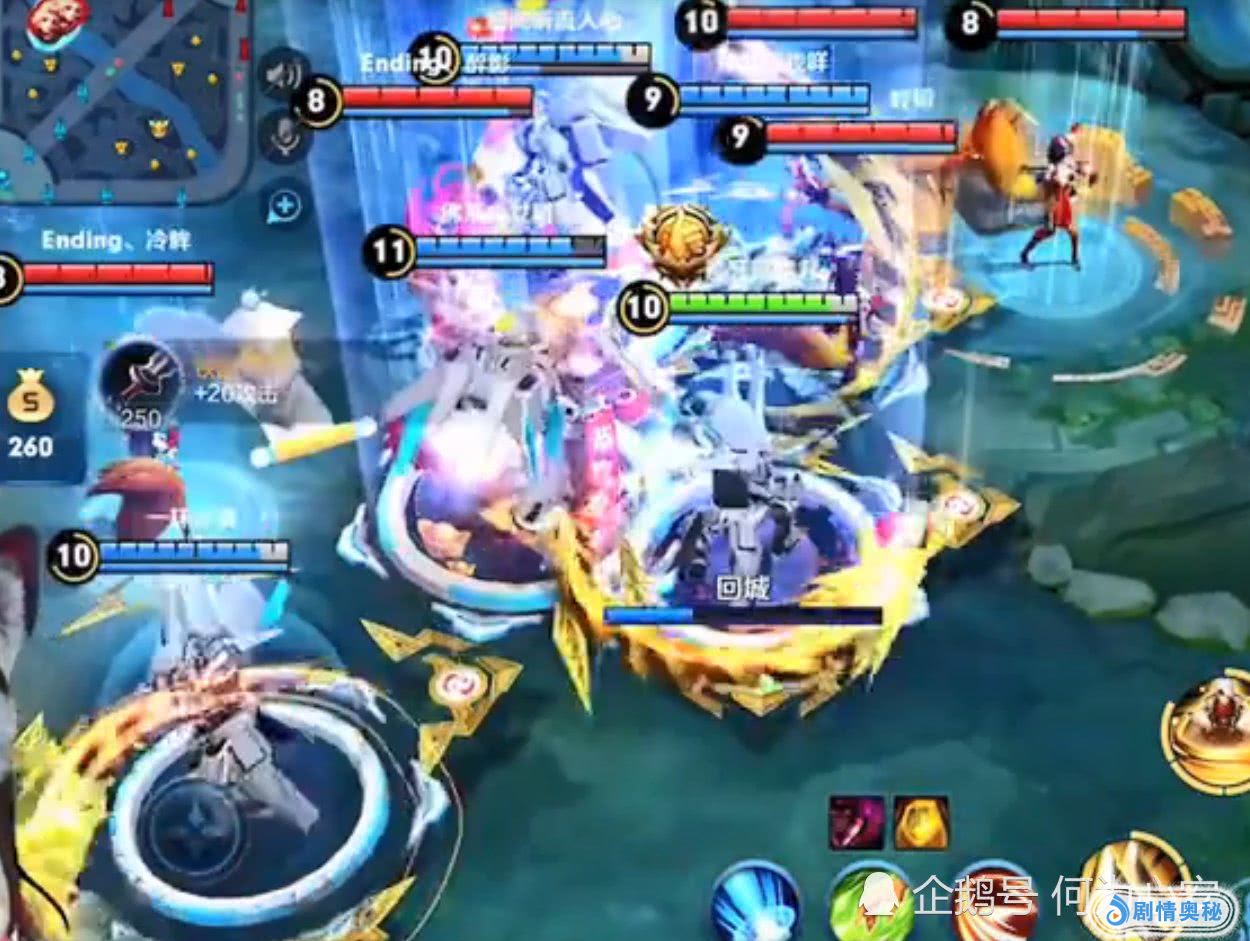Toggle the speaker voice chat icon
The width and height of the screenshot is (1250, 941).
pos(284,74)
